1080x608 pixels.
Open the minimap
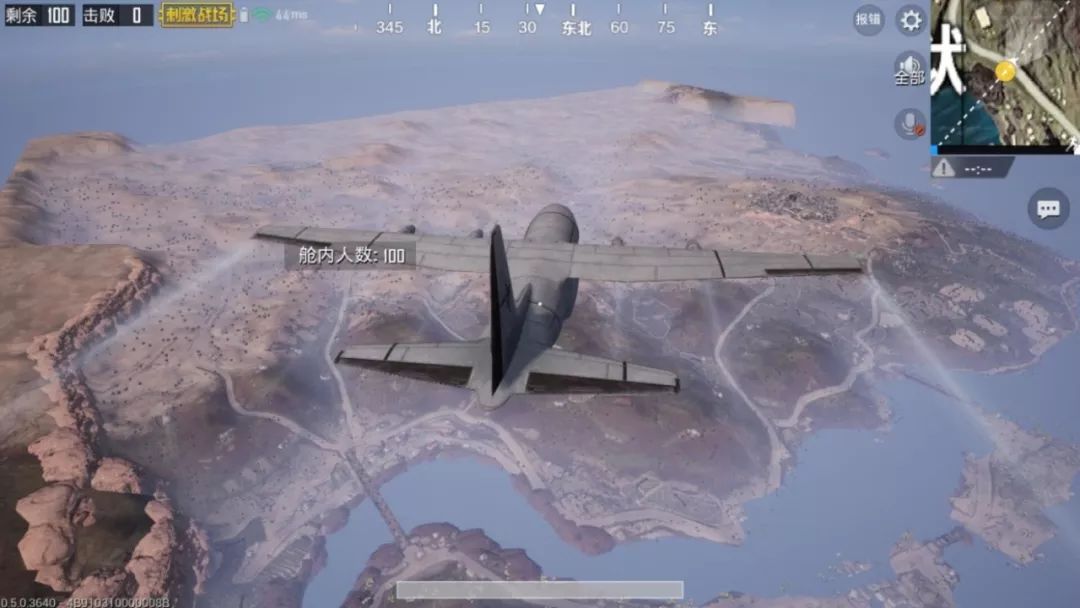click(x=1004, y=72)
